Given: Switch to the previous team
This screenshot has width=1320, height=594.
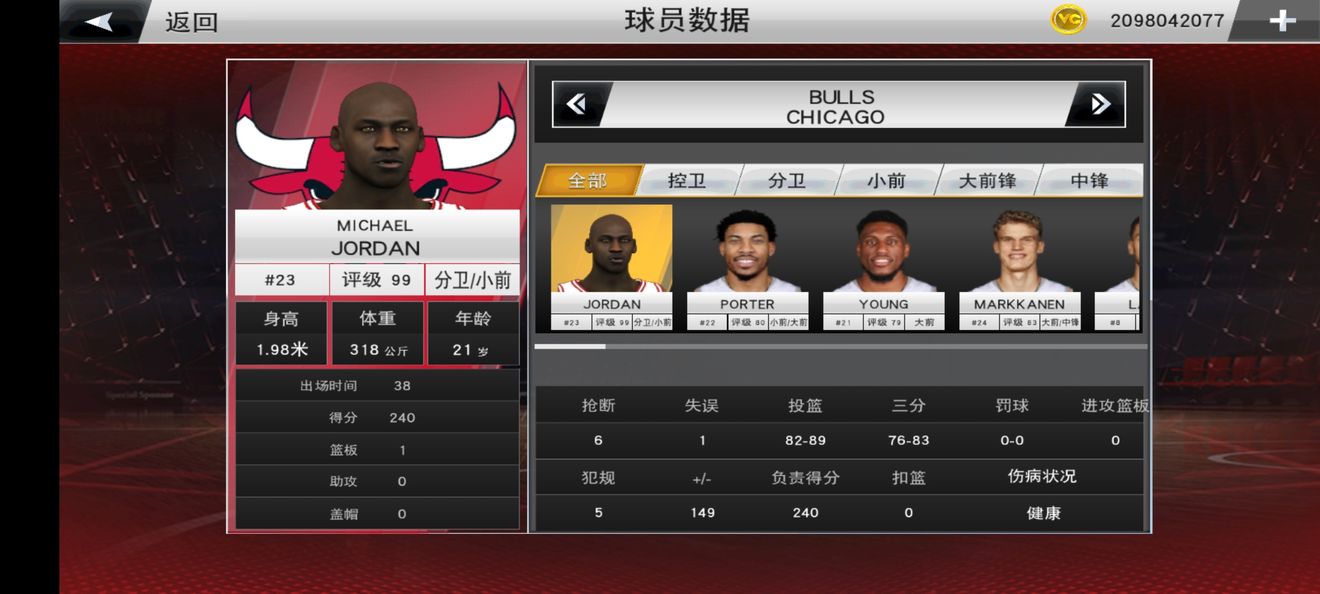Looking at the screenshot, I should pos(577,105).
